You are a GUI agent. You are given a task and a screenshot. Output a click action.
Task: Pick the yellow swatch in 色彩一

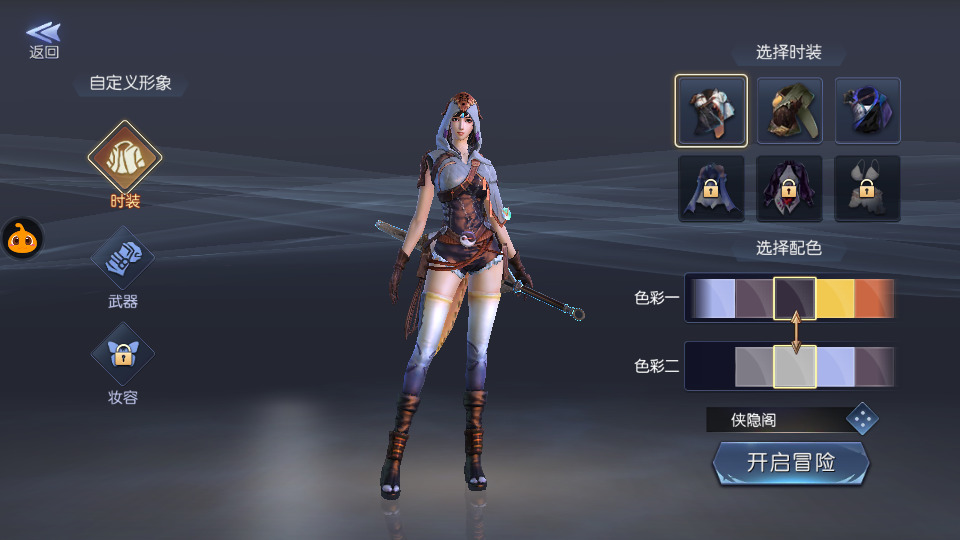[x=835, y=298]
